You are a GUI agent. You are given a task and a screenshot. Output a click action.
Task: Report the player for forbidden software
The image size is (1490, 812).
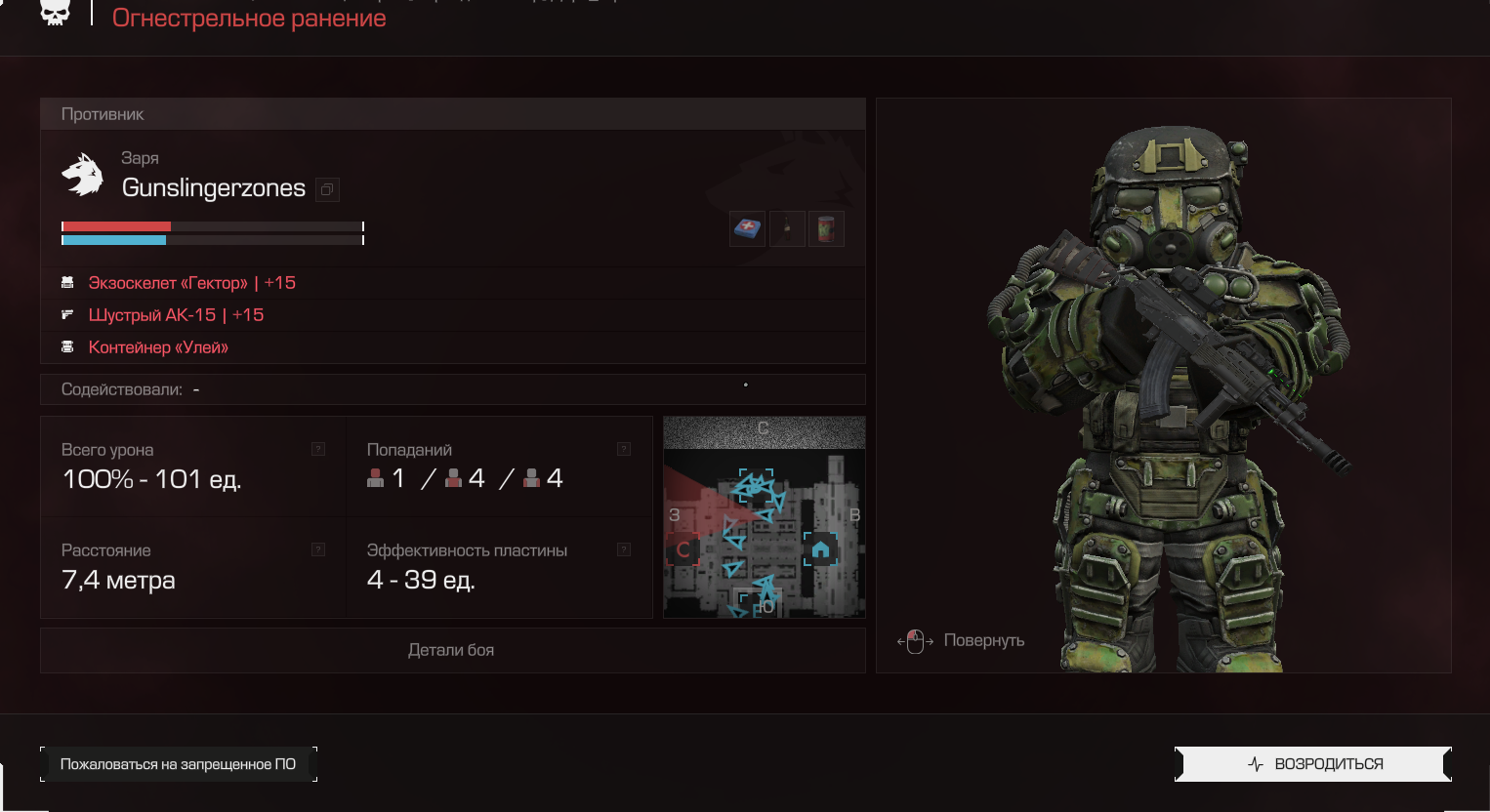(x=178, y=764)
